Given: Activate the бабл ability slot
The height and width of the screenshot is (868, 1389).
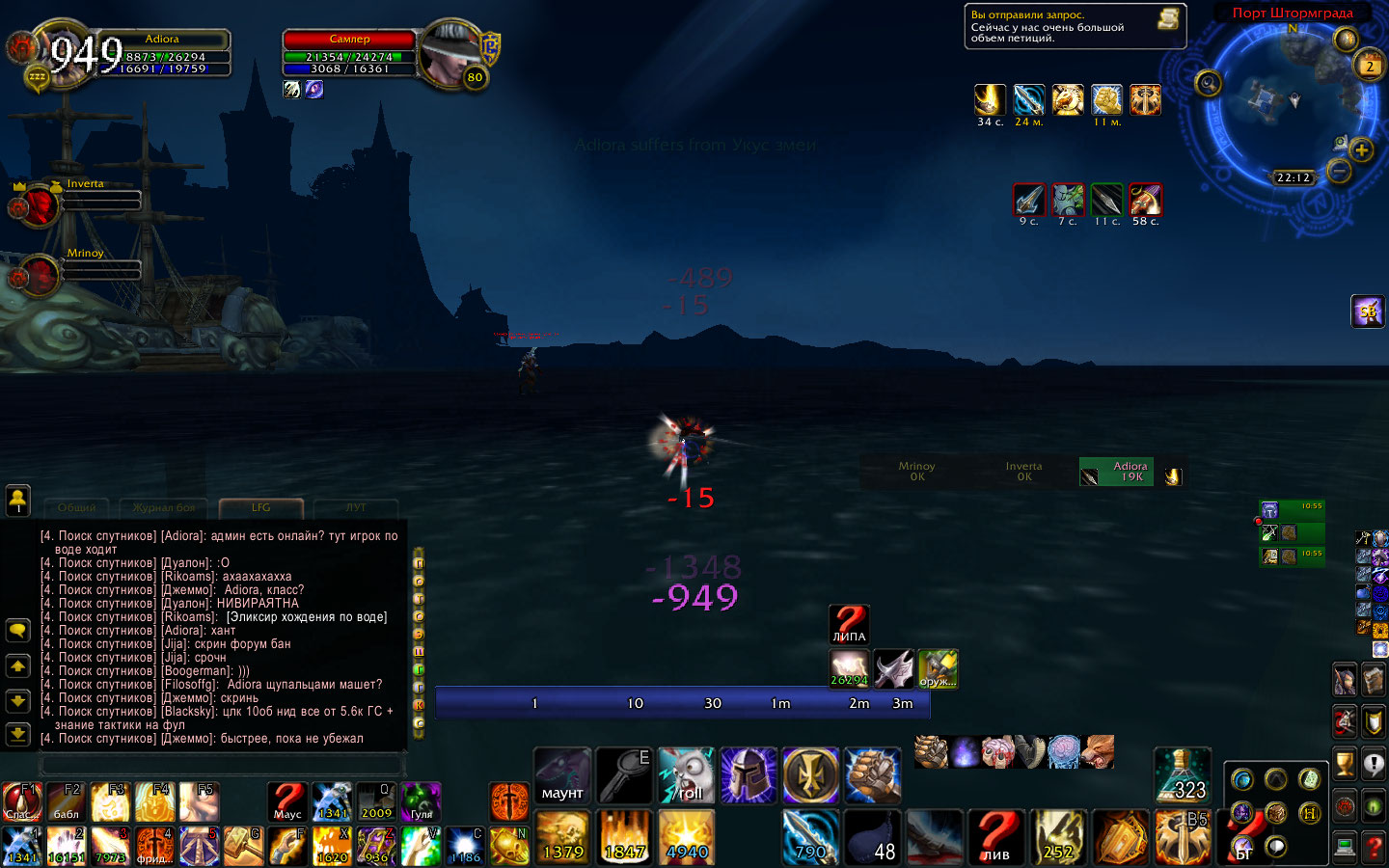Looking at the screenshot, I should 67,801.
